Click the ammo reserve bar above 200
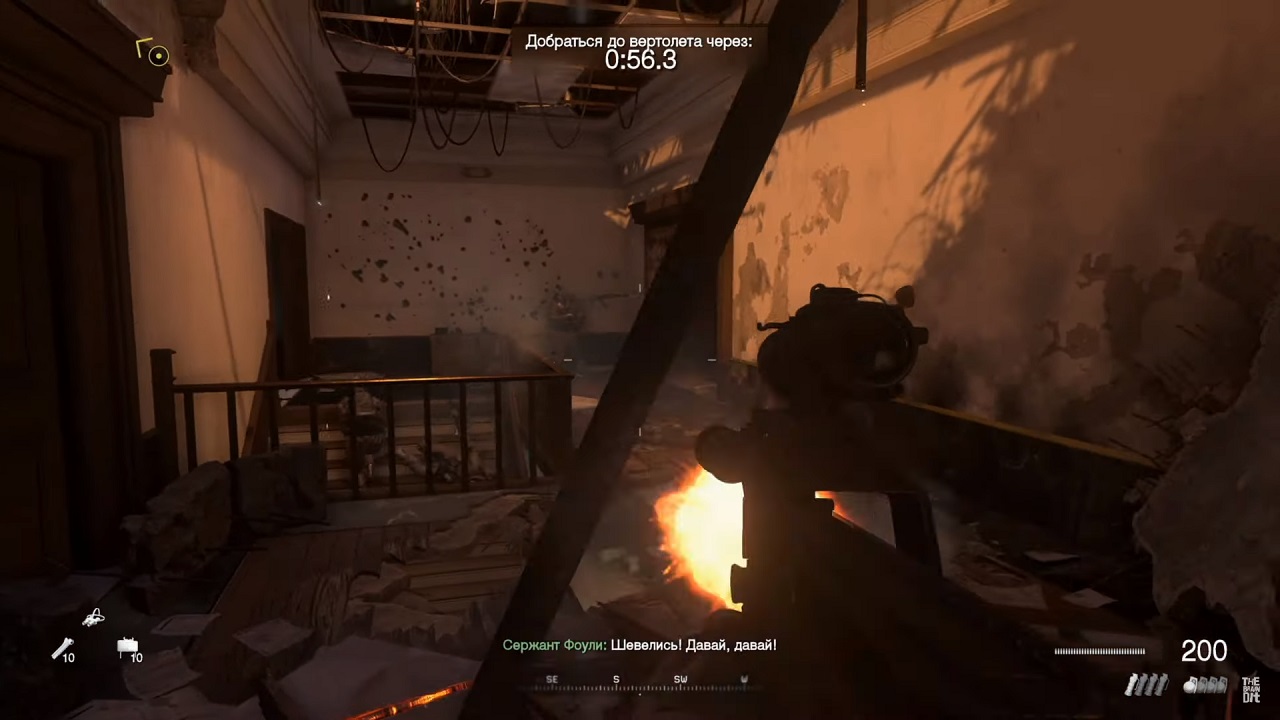The width and height of the screenshot is (1280, 720). 1098,651
